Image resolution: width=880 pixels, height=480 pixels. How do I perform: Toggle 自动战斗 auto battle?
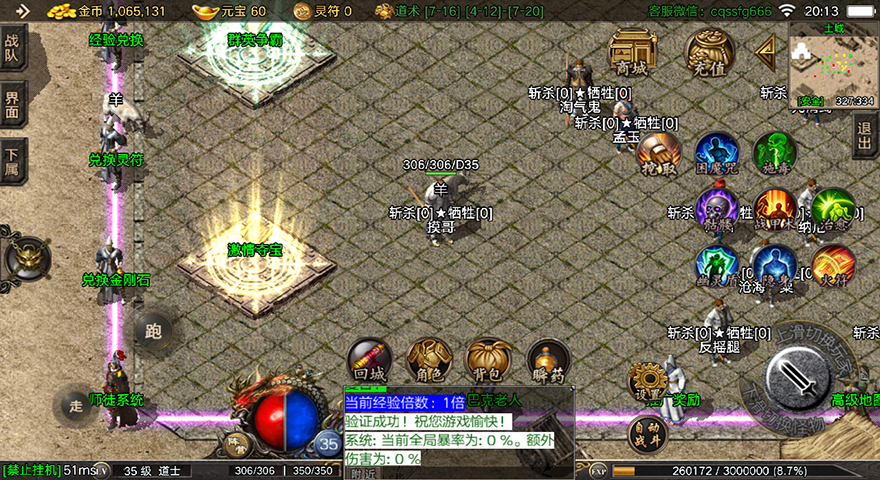[x=647, y=432]
